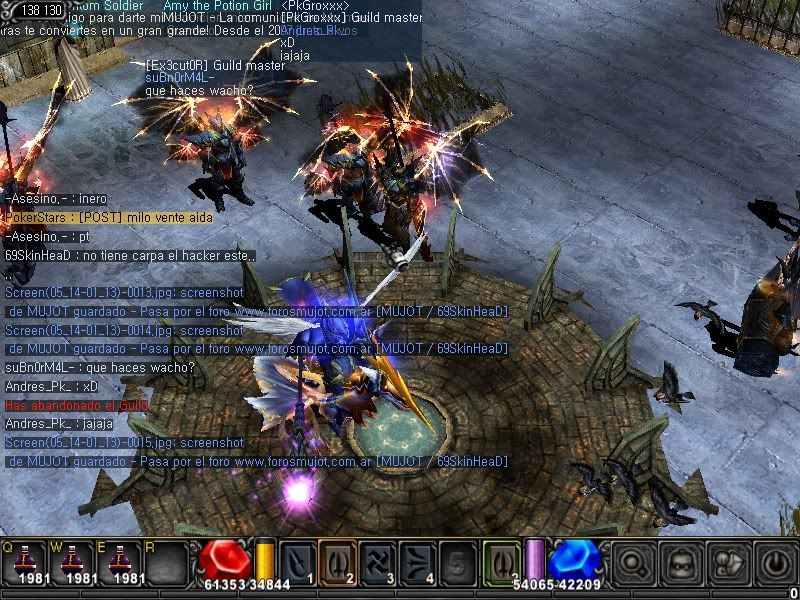Choose the swirl skill in slot 3

coord(377,562)
